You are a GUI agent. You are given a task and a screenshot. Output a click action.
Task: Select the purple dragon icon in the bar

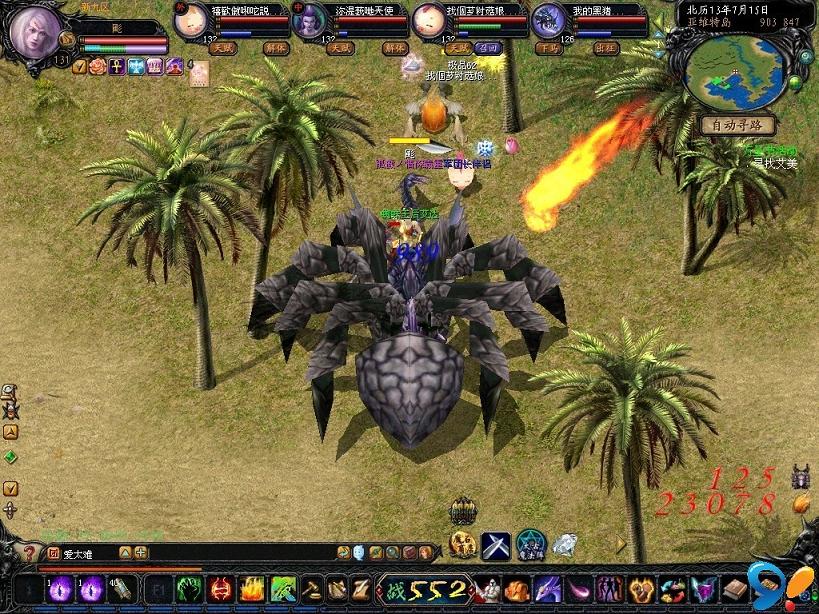pos(548,589)
